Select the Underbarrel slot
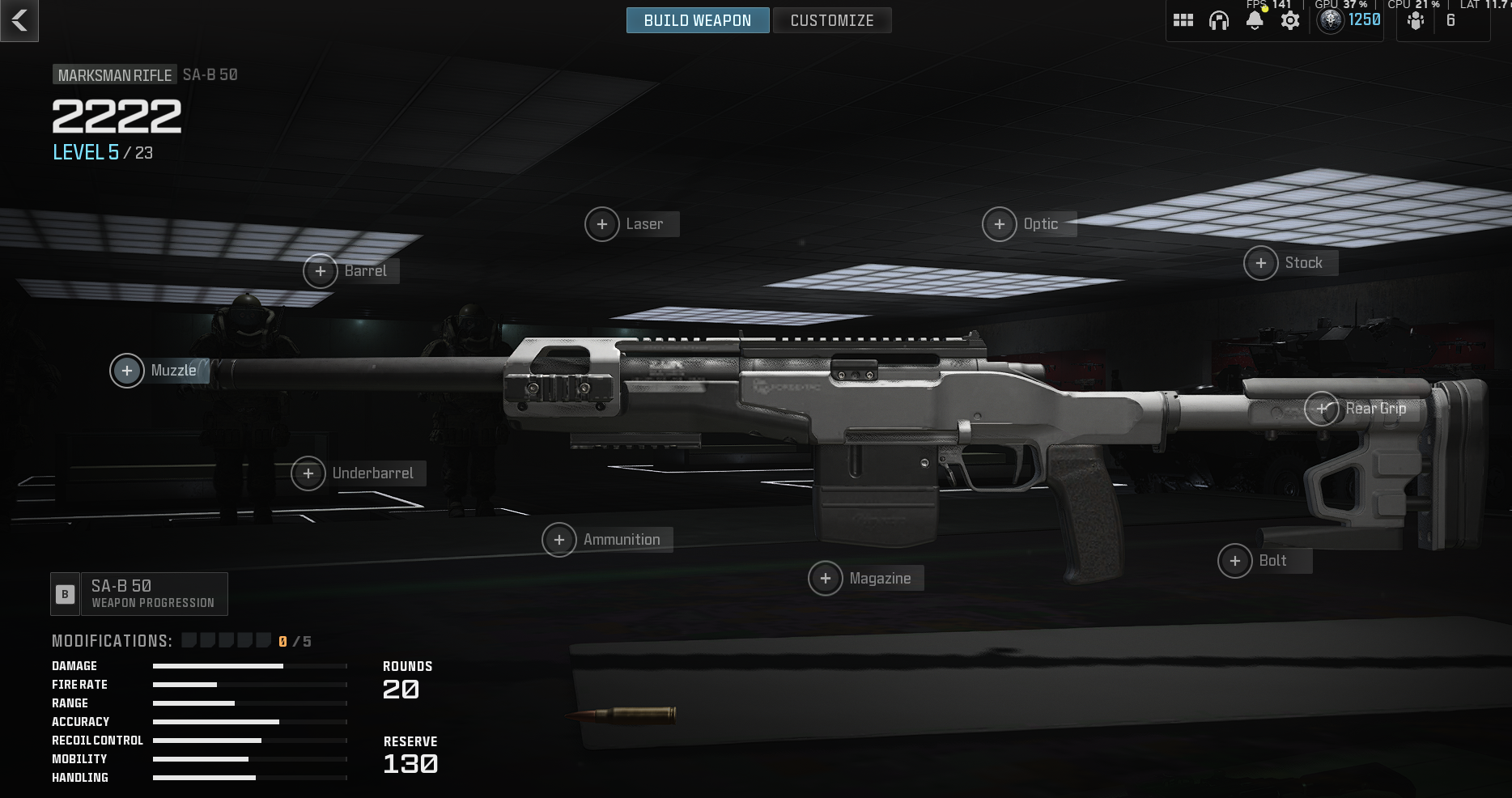Screen dimensions: 1512x798 point(308,473)
